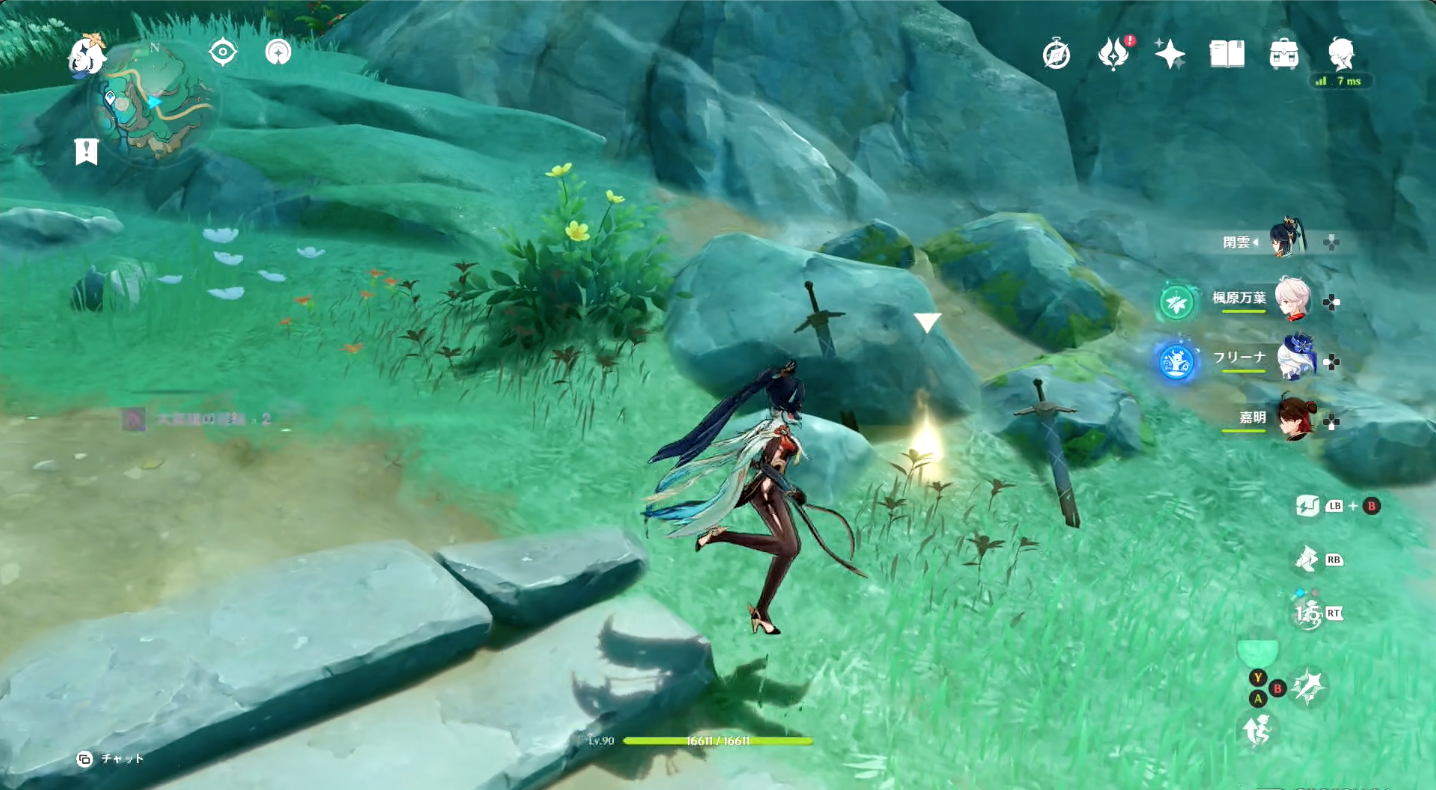Select party member 閑雲
The height and width of the screenshot is (790, 1436).
pyautogui.click(x=1288, y=240)
